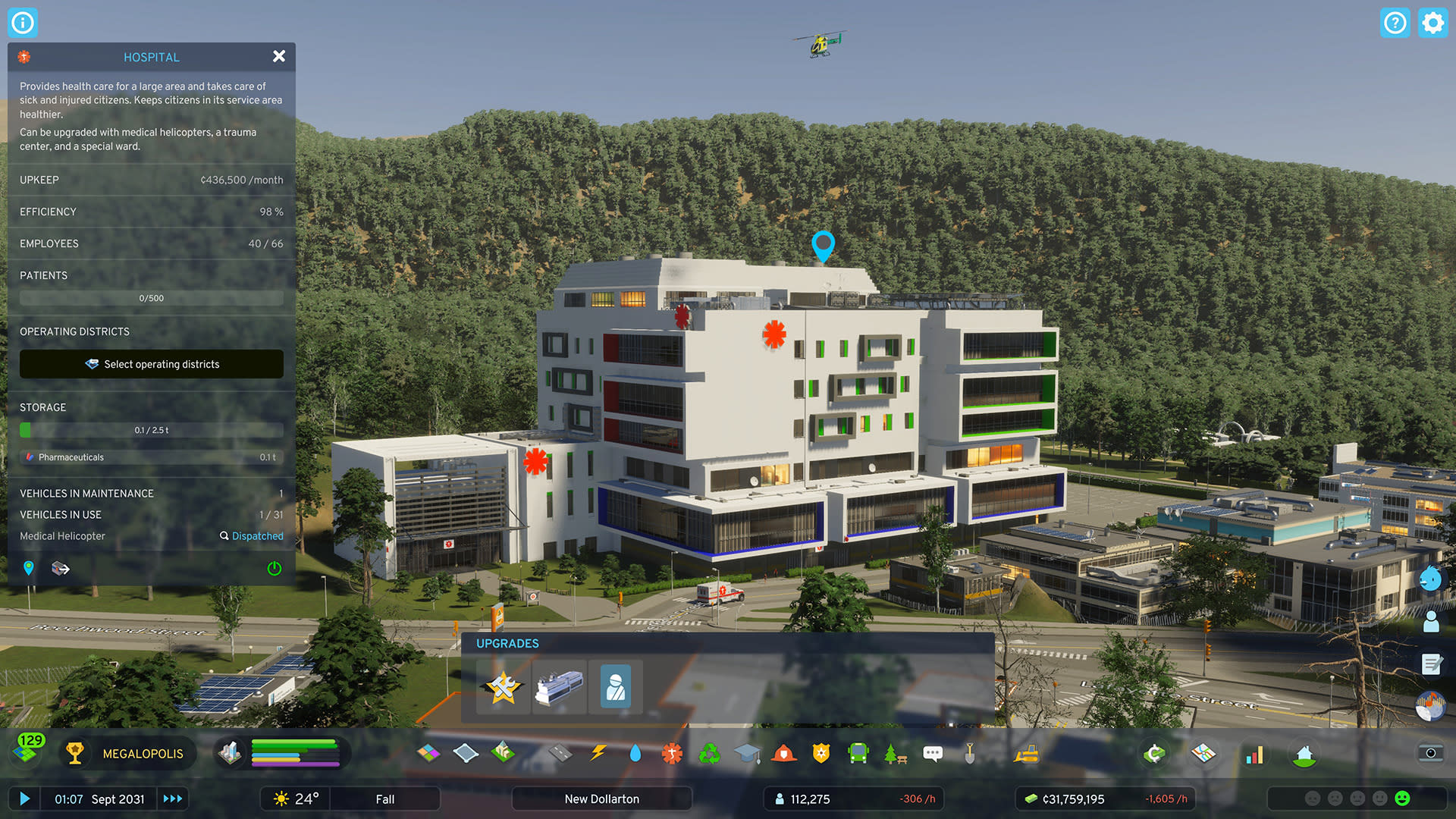Viewport: 1456px width, 819px height.
Task: Open the Healthcare & Deathcare services menu
Action: pyautogui.click(x=670, y=753)
